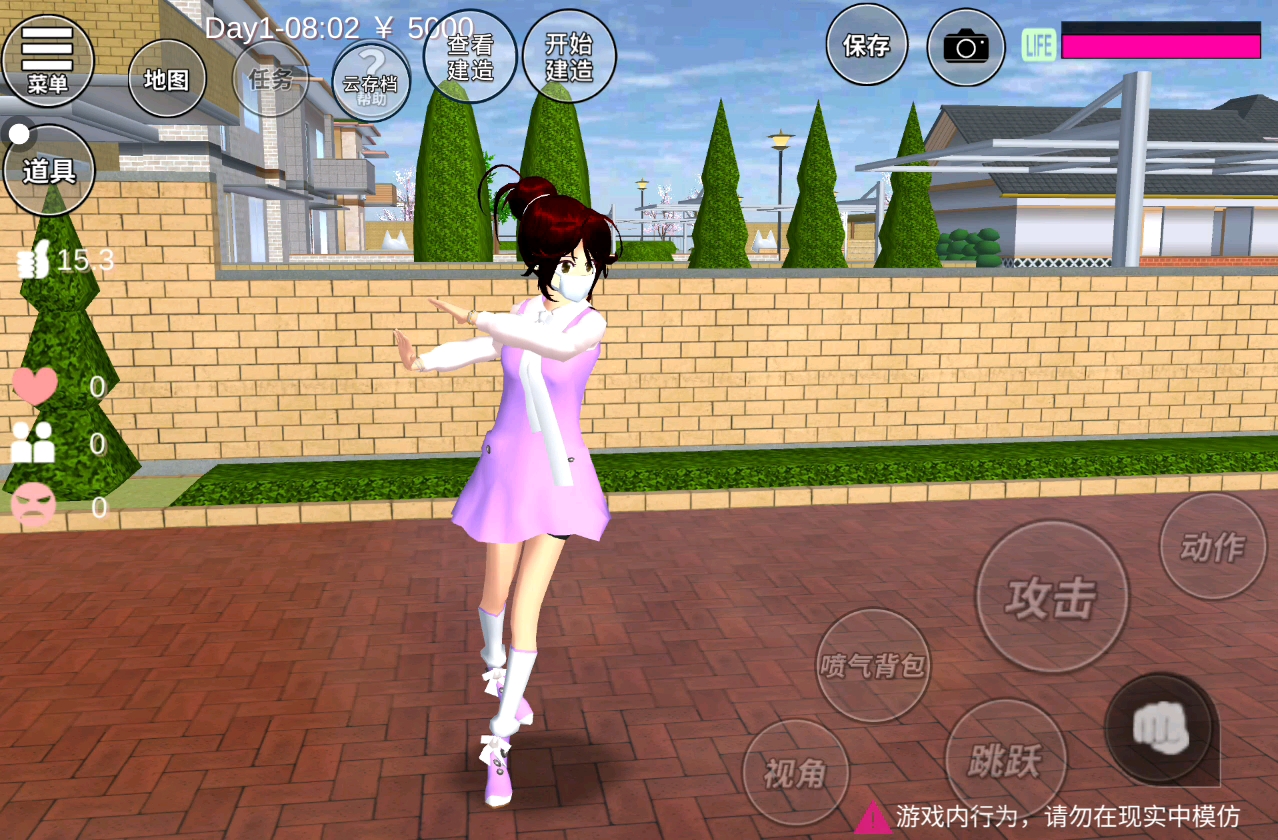Click the camera screenshot icon

click(x=965, y=47)
